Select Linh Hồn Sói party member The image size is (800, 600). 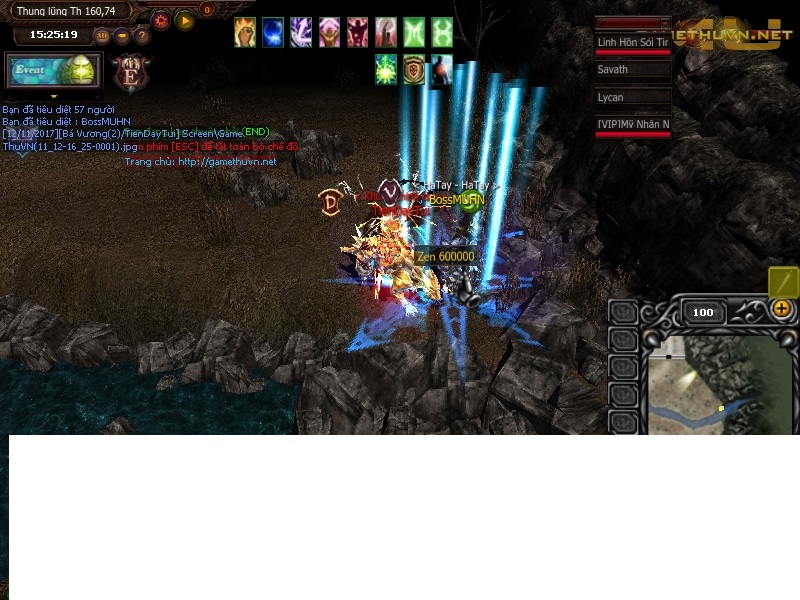point(633,43)
